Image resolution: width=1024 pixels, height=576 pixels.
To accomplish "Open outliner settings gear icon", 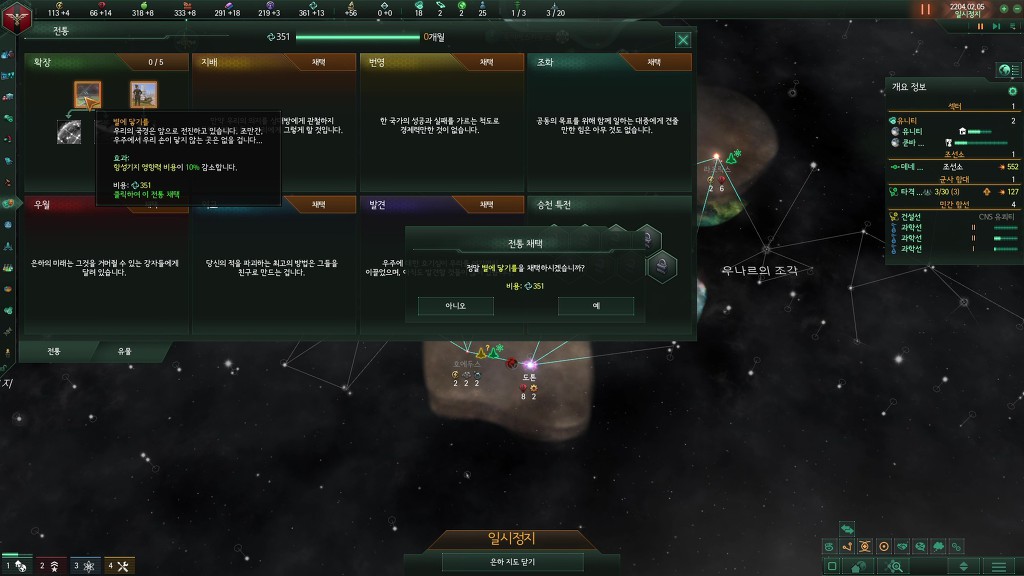I will pyautogui.click(x=1012, y=91).
